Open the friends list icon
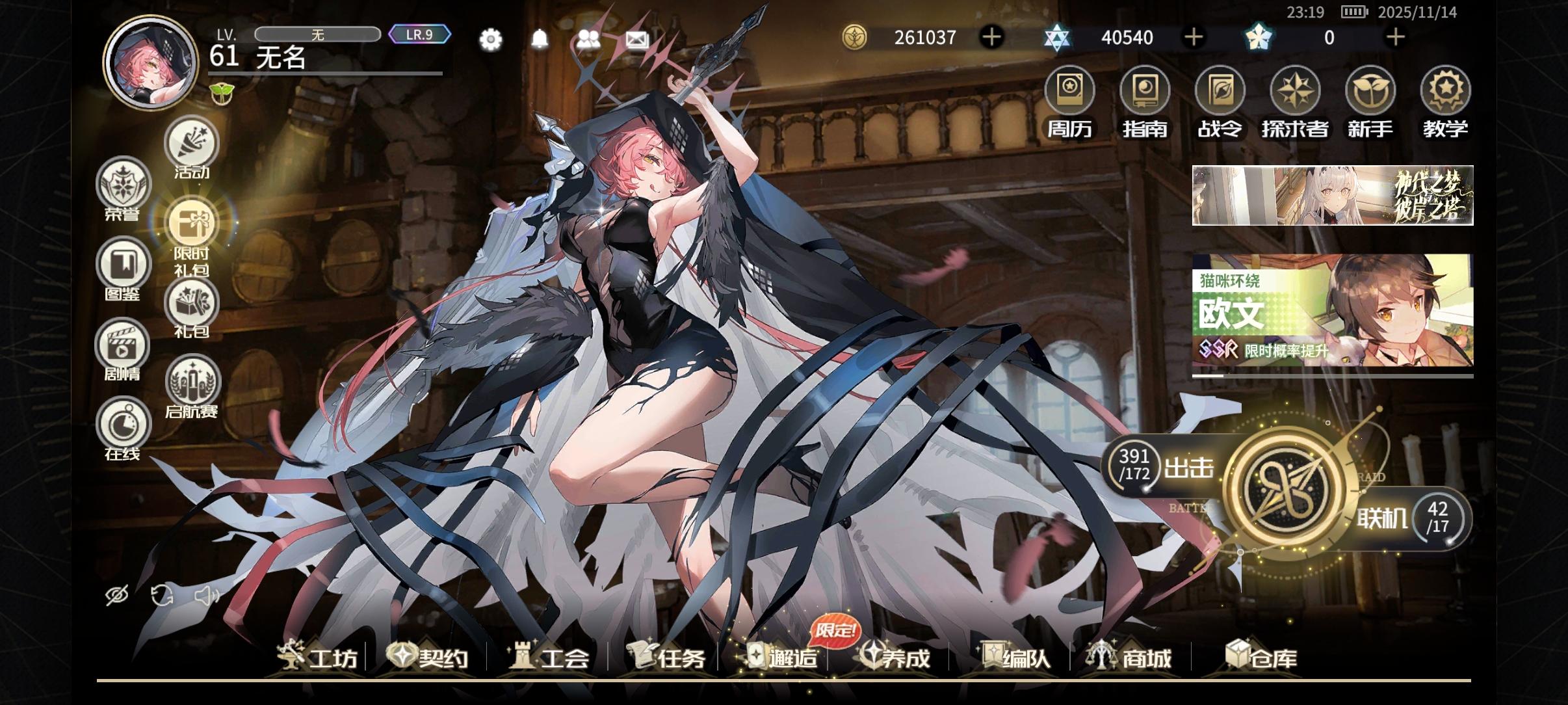This screenshot has width=1568, height=705. tap(588, 40)
